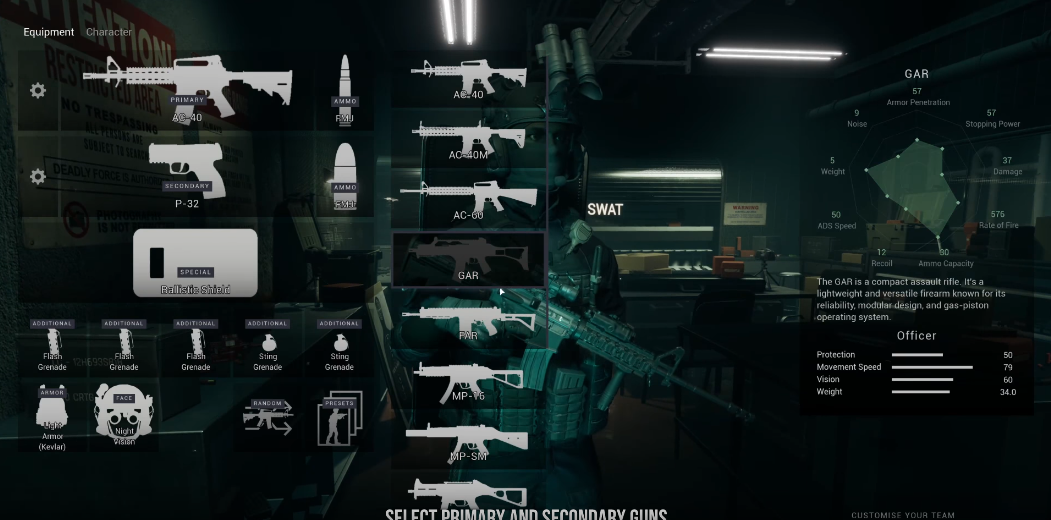The image size is (1051, 520).
Task: Open the loadout Presets
Action: (x=340, y=416)
